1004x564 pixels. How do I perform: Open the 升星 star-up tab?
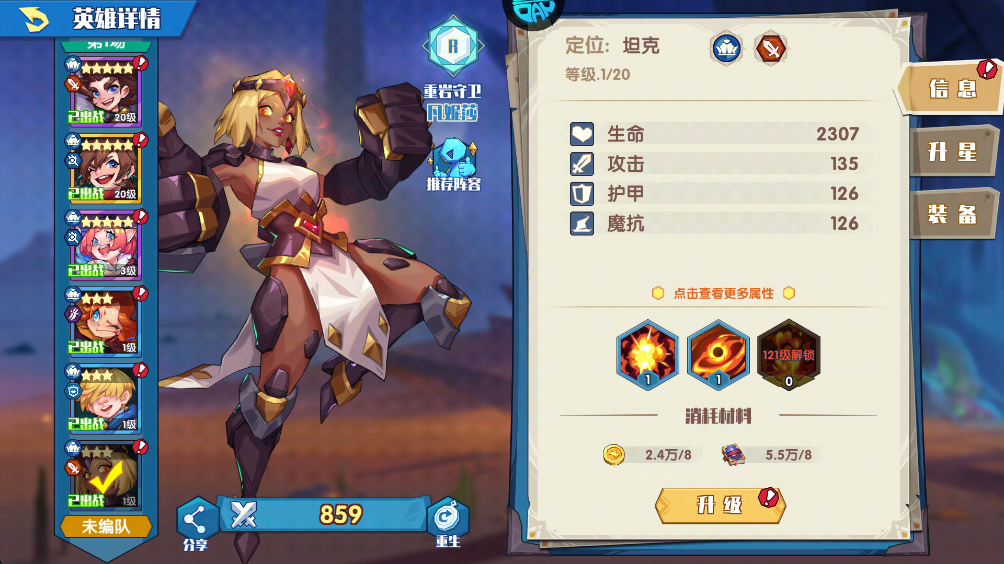(951, 152)
